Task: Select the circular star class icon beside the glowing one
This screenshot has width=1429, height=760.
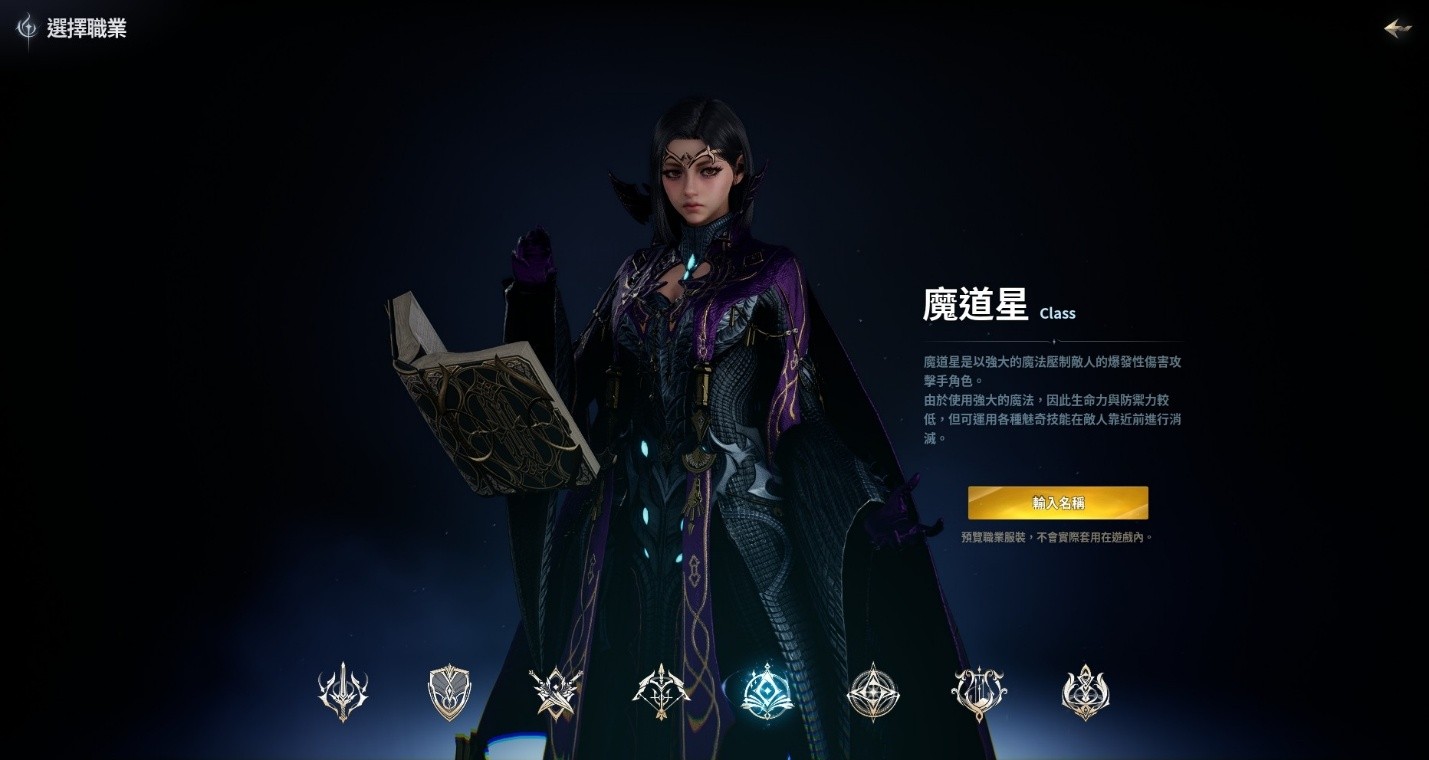Action: tap(873, 689)
